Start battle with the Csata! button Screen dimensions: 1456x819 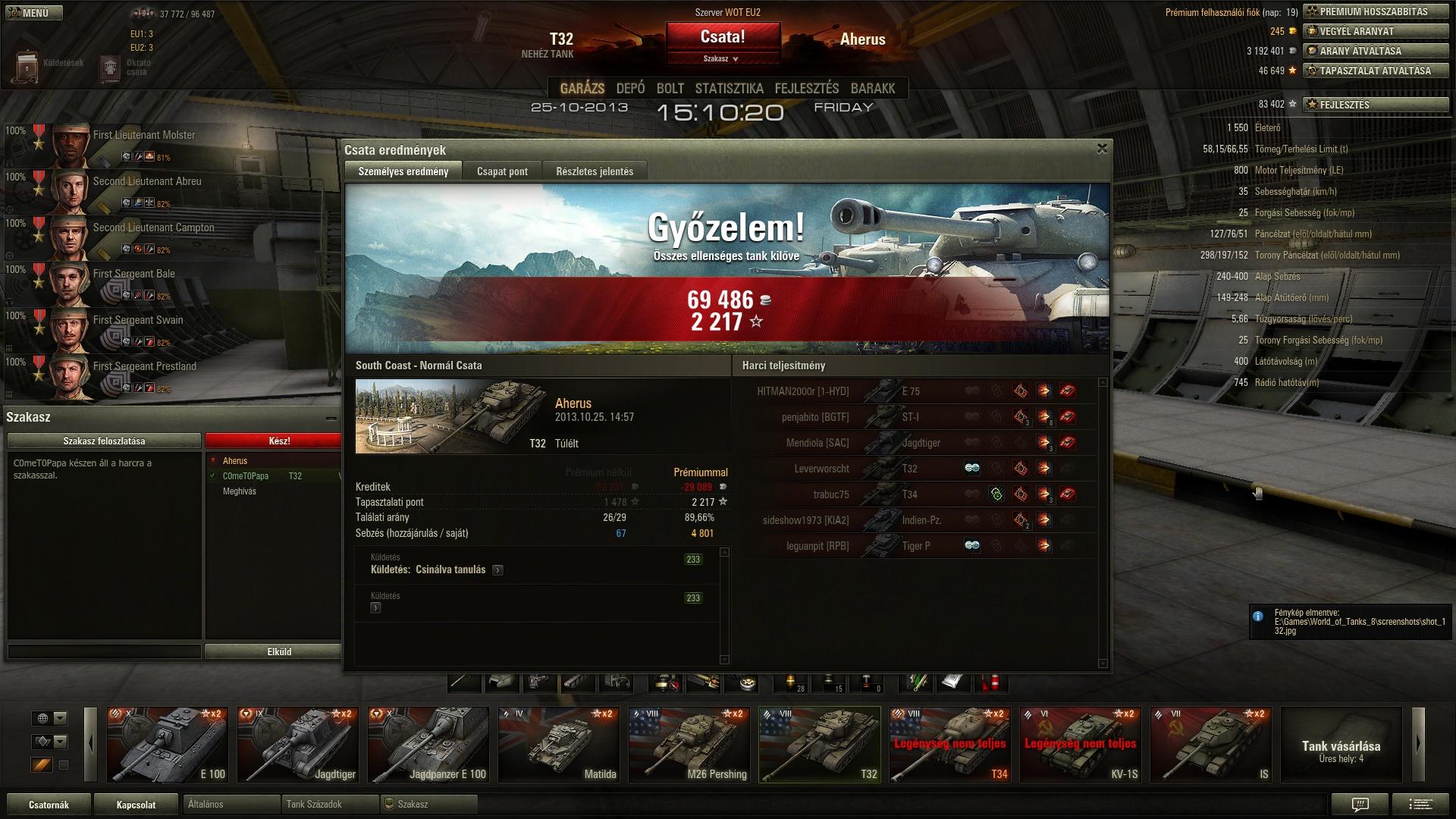tap(723, 37)
